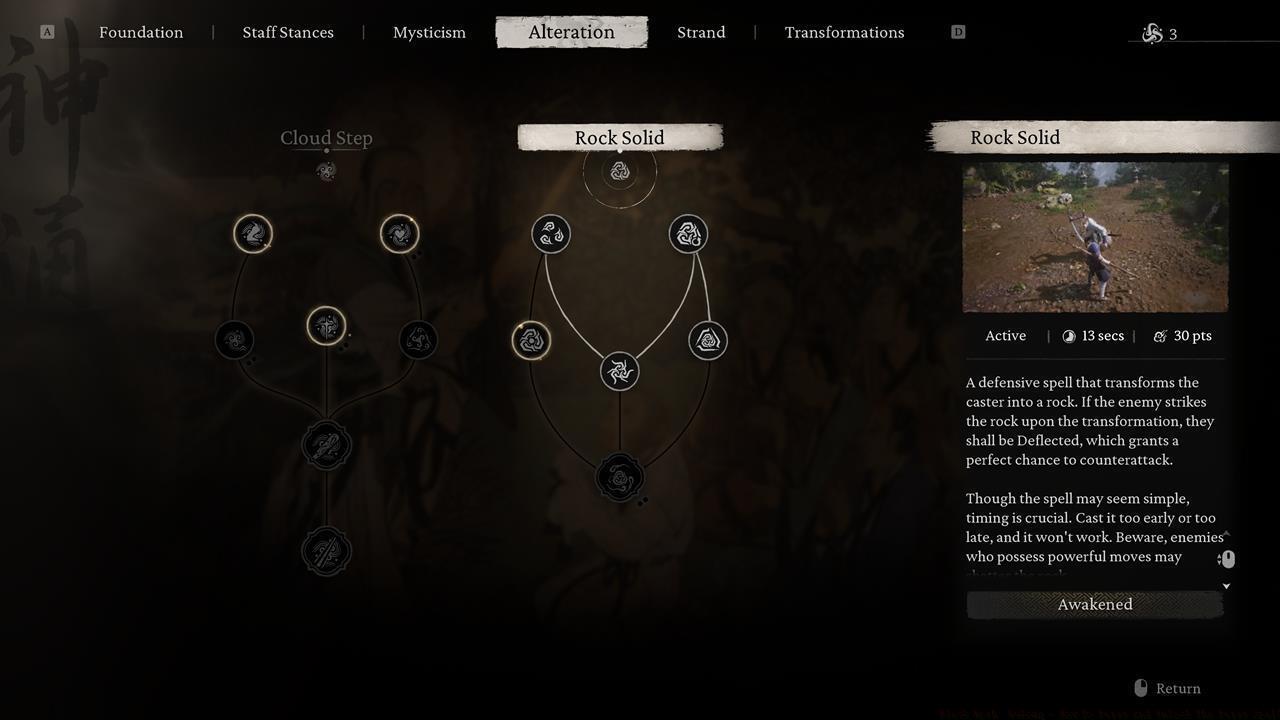This screenshot has height=720, width=1280.
Task: Click Return to exit the skill menu
Action: 1178,688
